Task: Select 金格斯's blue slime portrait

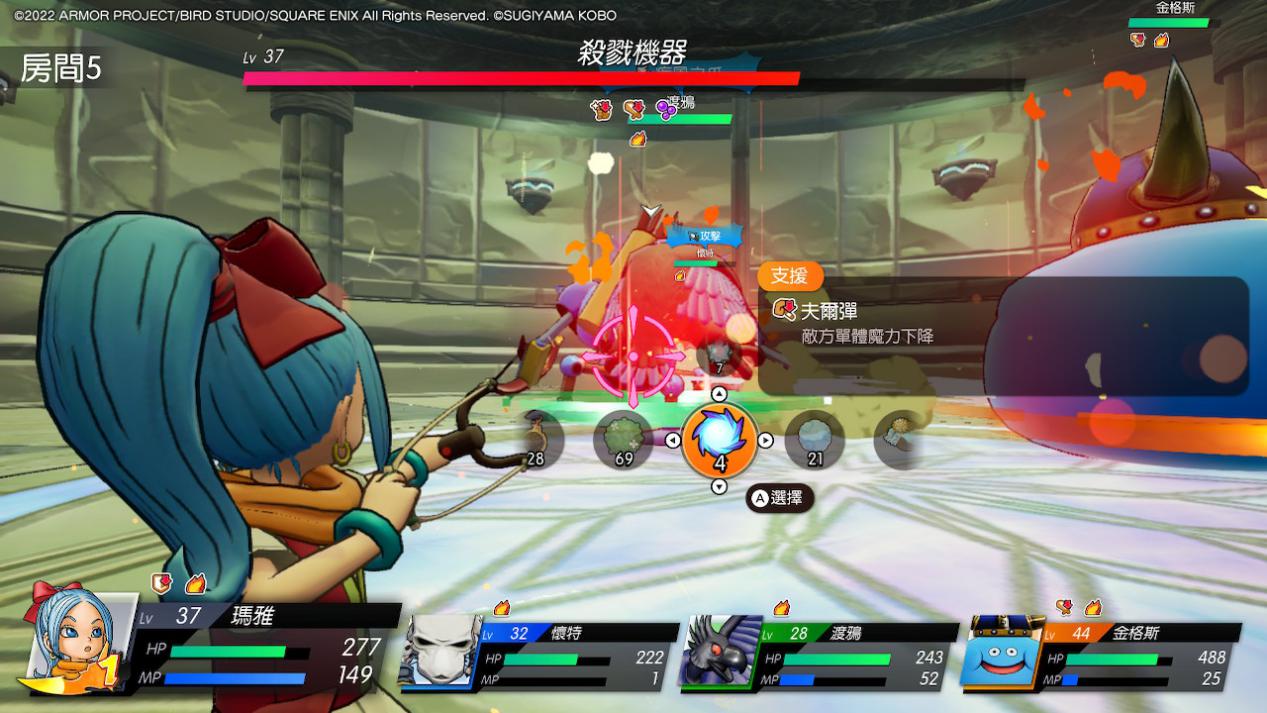Action: pyautogui.click(x=1003, y=652)
